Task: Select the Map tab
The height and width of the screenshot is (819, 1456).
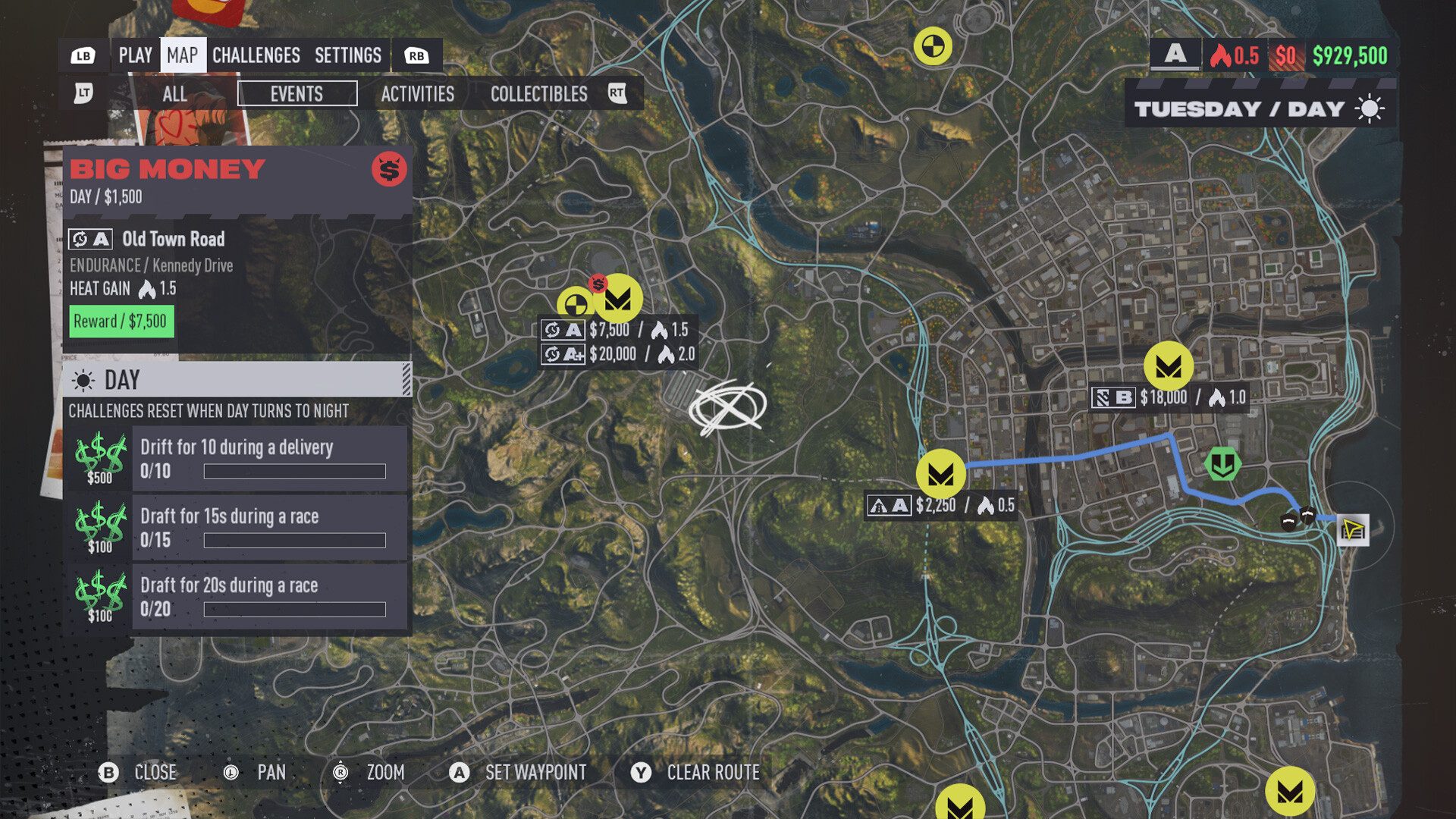Action: (182, 55)
